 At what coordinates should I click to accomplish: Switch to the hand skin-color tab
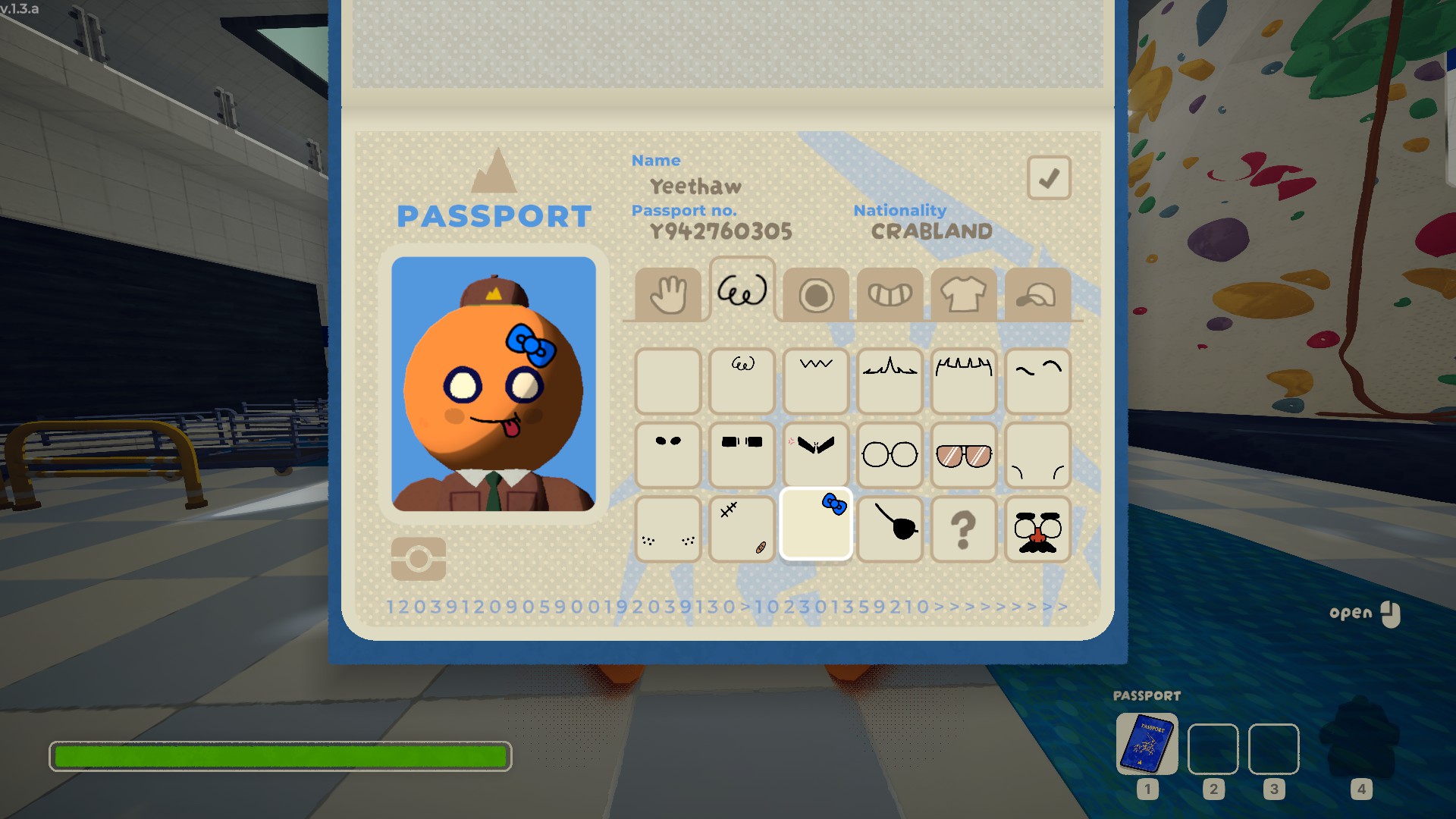tap(667, 294)
